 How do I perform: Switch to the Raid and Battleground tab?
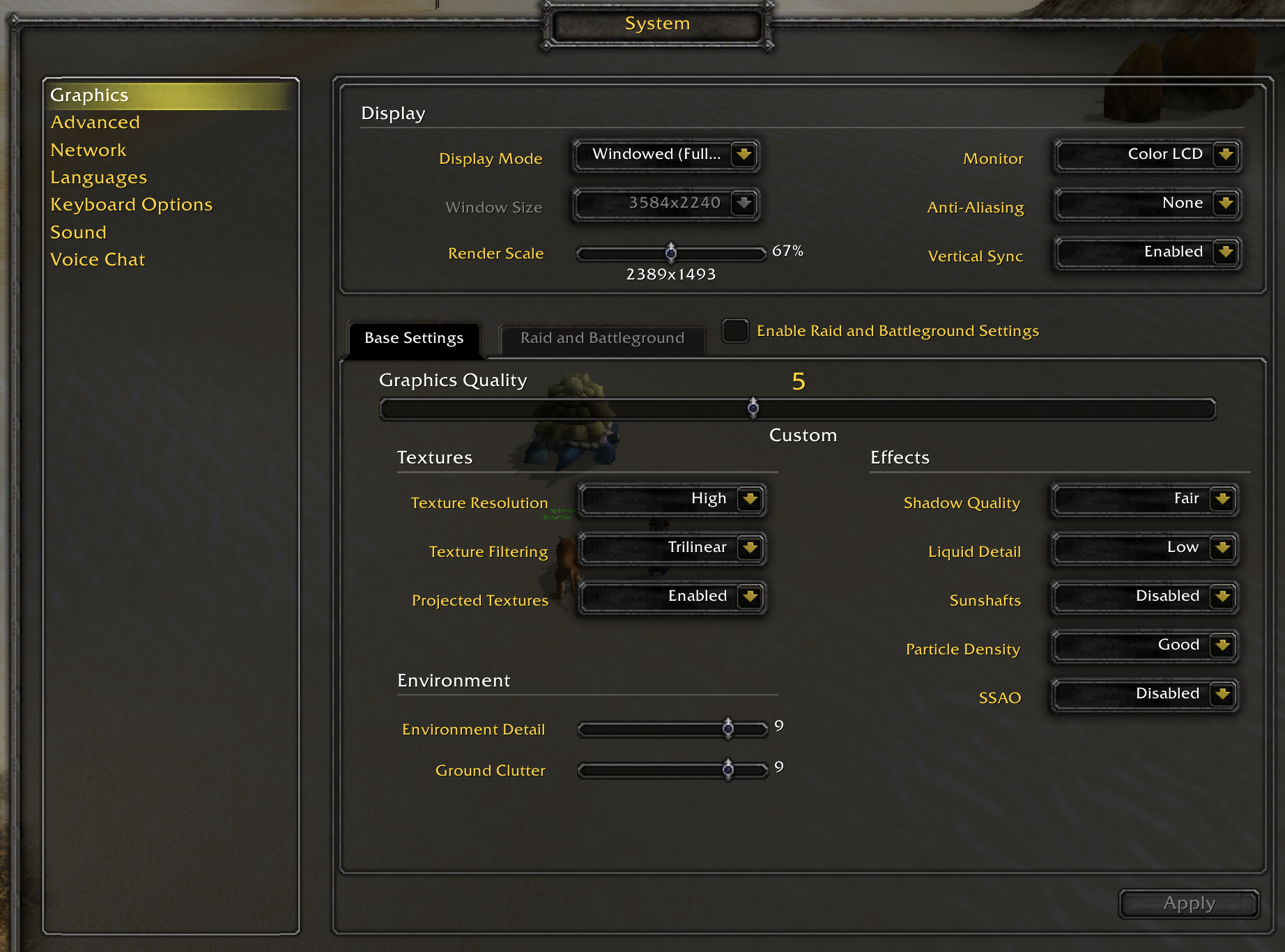tap(602, 339)
